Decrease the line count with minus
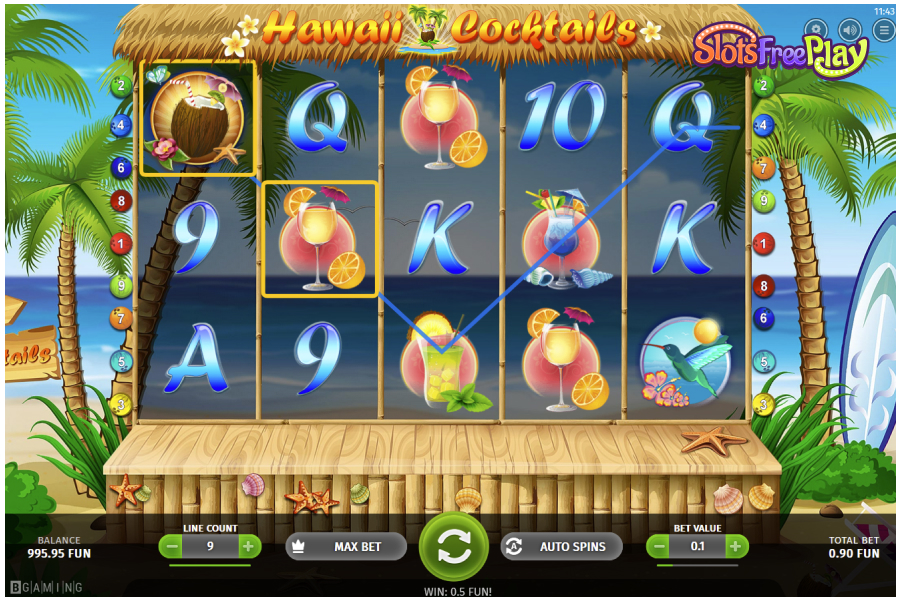 (172, 547)
